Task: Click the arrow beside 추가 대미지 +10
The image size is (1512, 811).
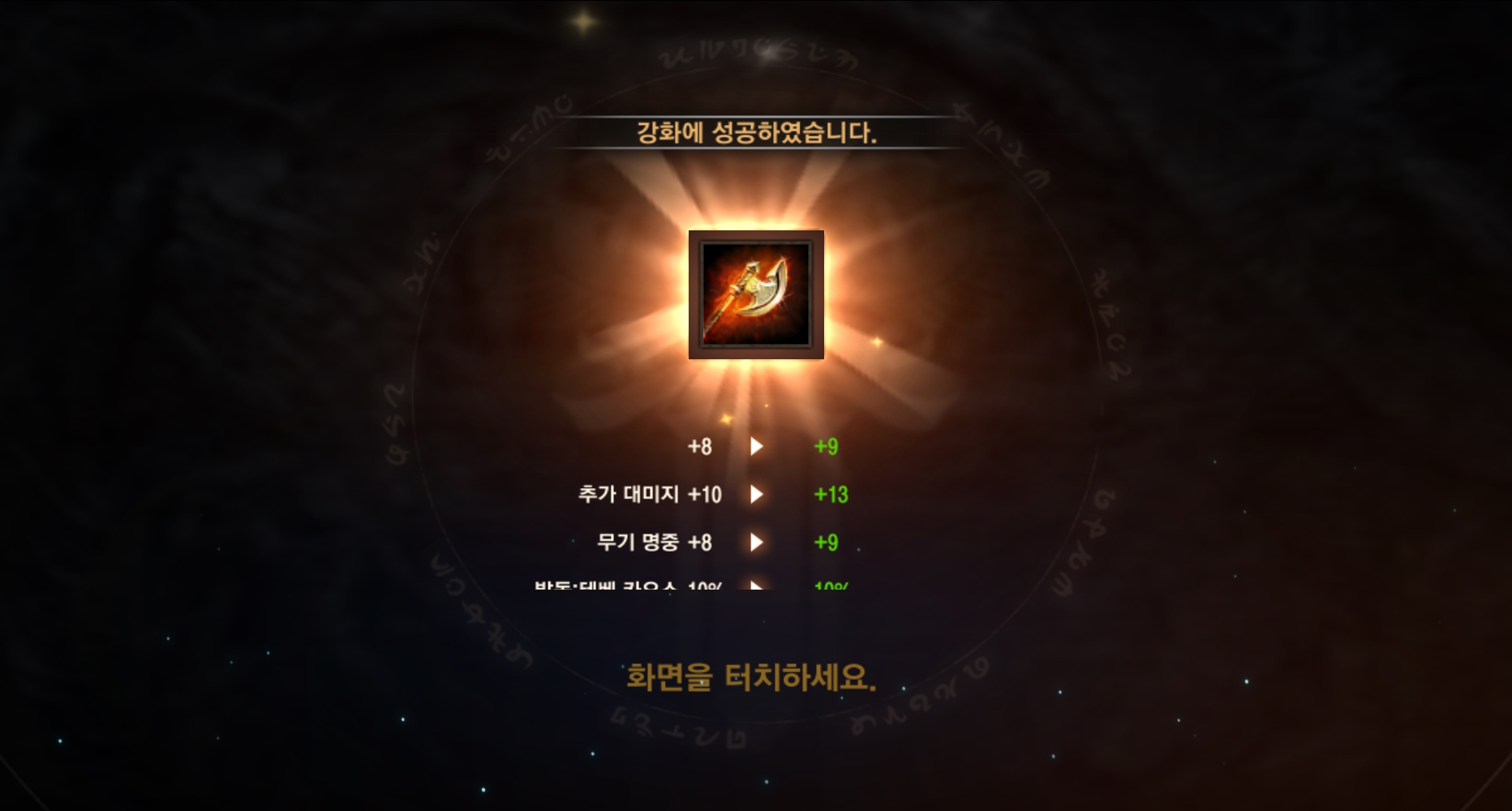Action: [758, 494]
